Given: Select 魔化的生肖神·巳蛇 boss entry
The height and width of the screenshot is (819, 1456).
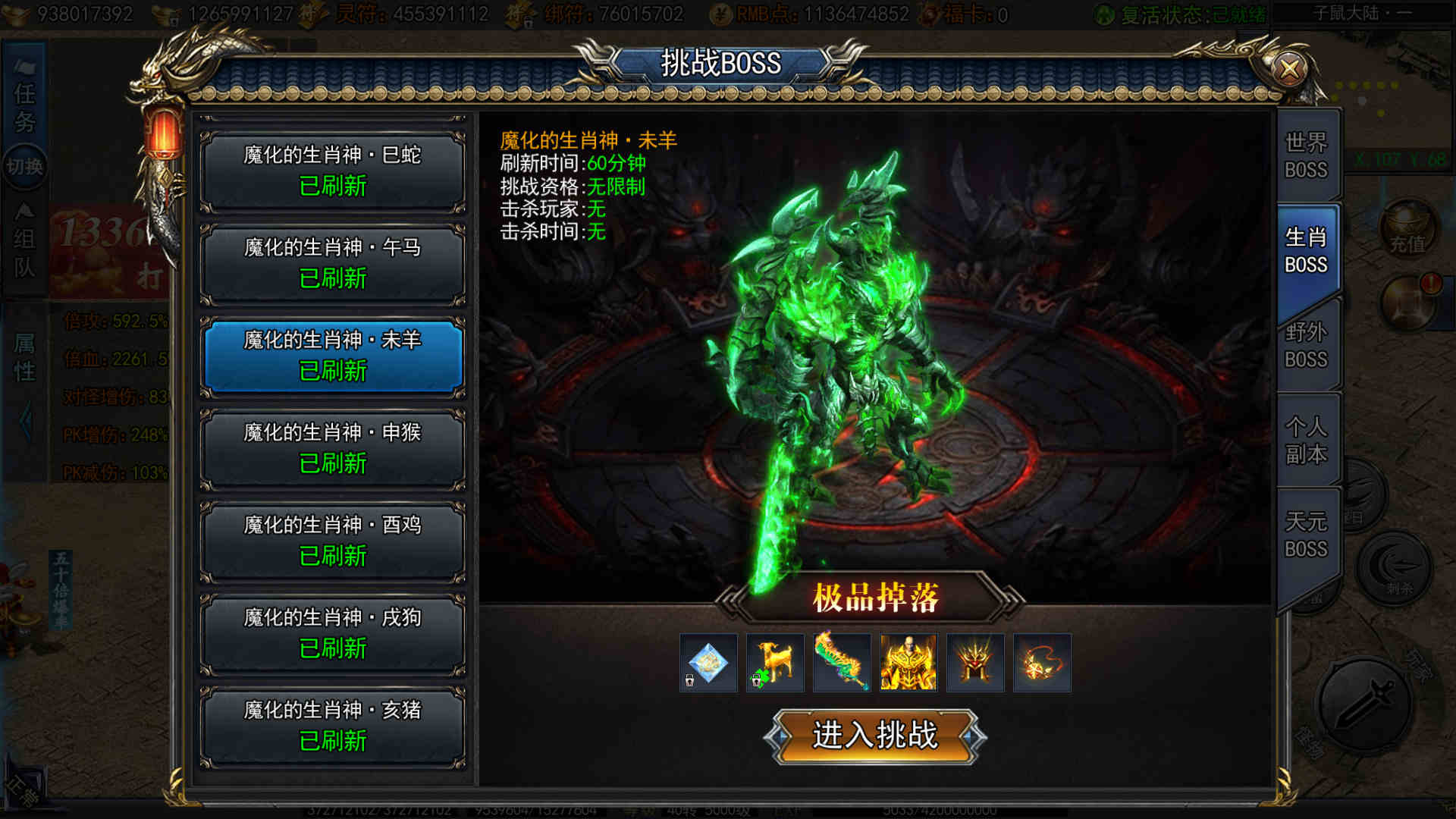Looking at the screenshot, I should [332, 171].
